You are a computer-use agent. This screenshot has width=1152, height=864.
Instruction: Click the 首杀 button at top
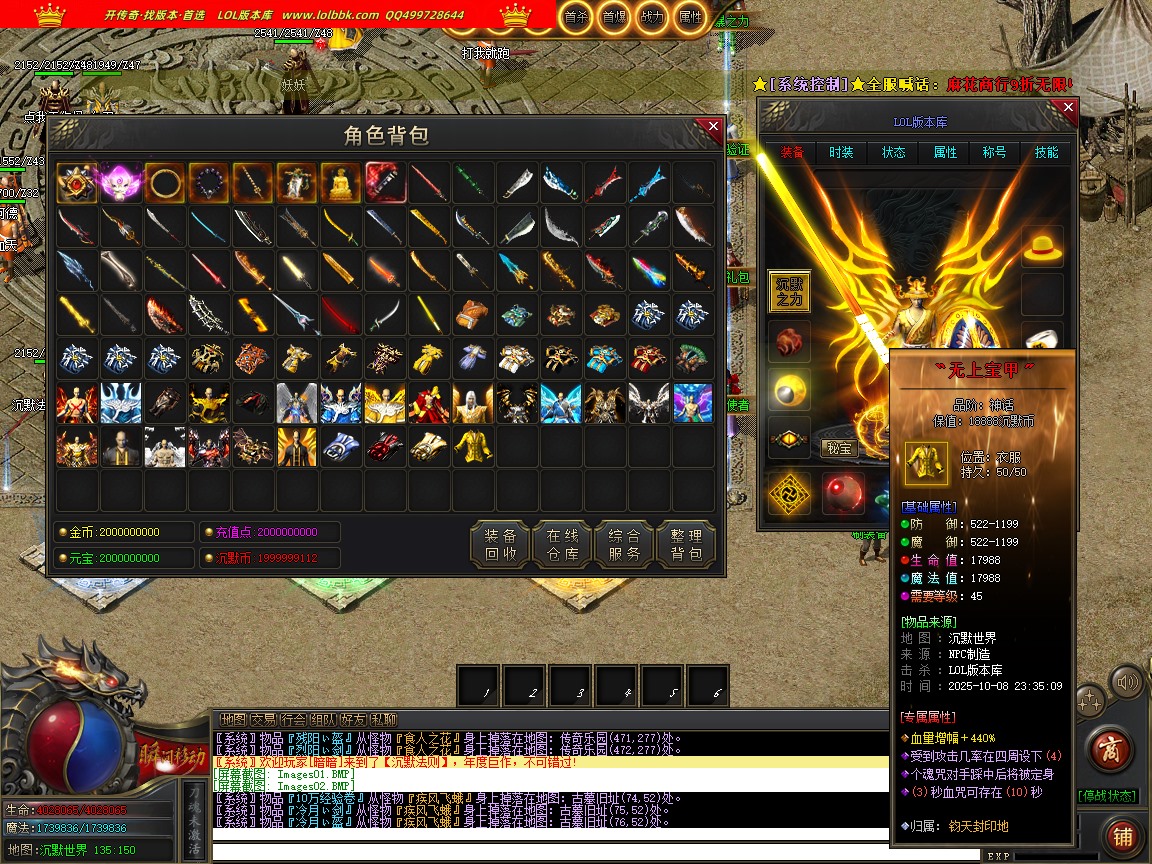(576, 17)
